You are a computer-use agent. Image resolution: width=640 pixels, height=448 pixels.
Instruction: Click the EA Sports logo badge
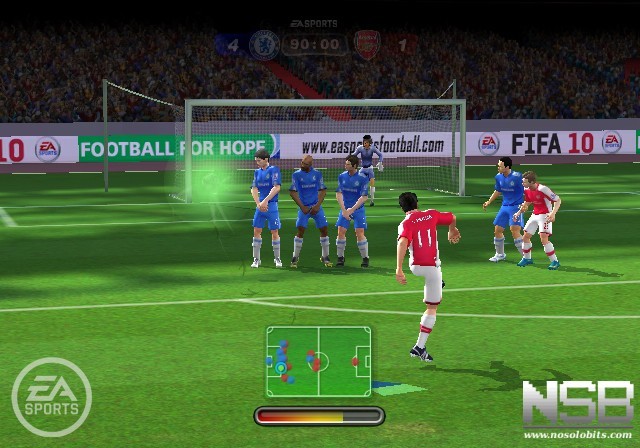point(51,396)
